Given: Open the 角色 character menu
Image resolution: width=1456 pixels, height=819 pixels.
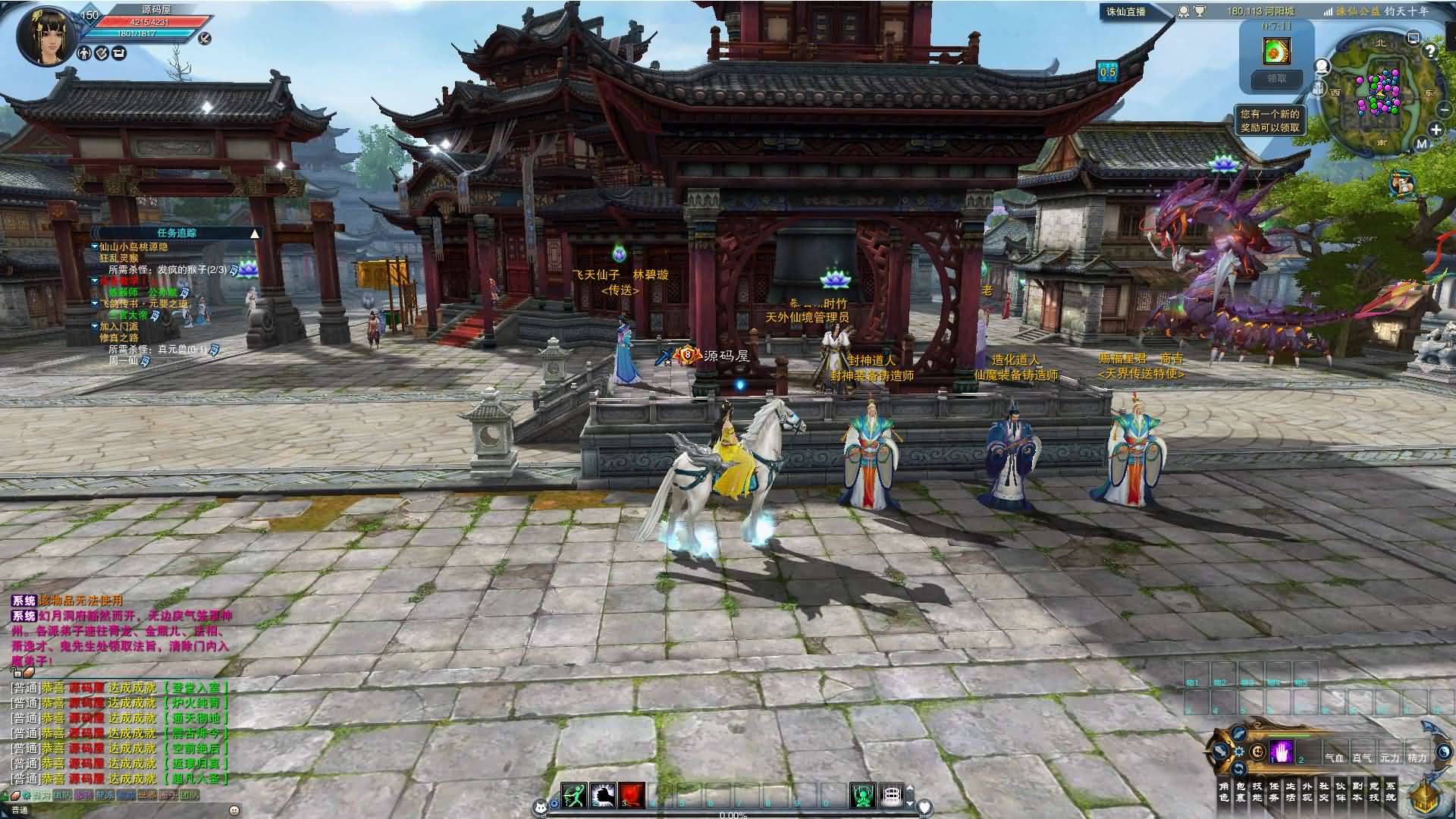Looking at the screenshot, I should (x=1223, y=792).
